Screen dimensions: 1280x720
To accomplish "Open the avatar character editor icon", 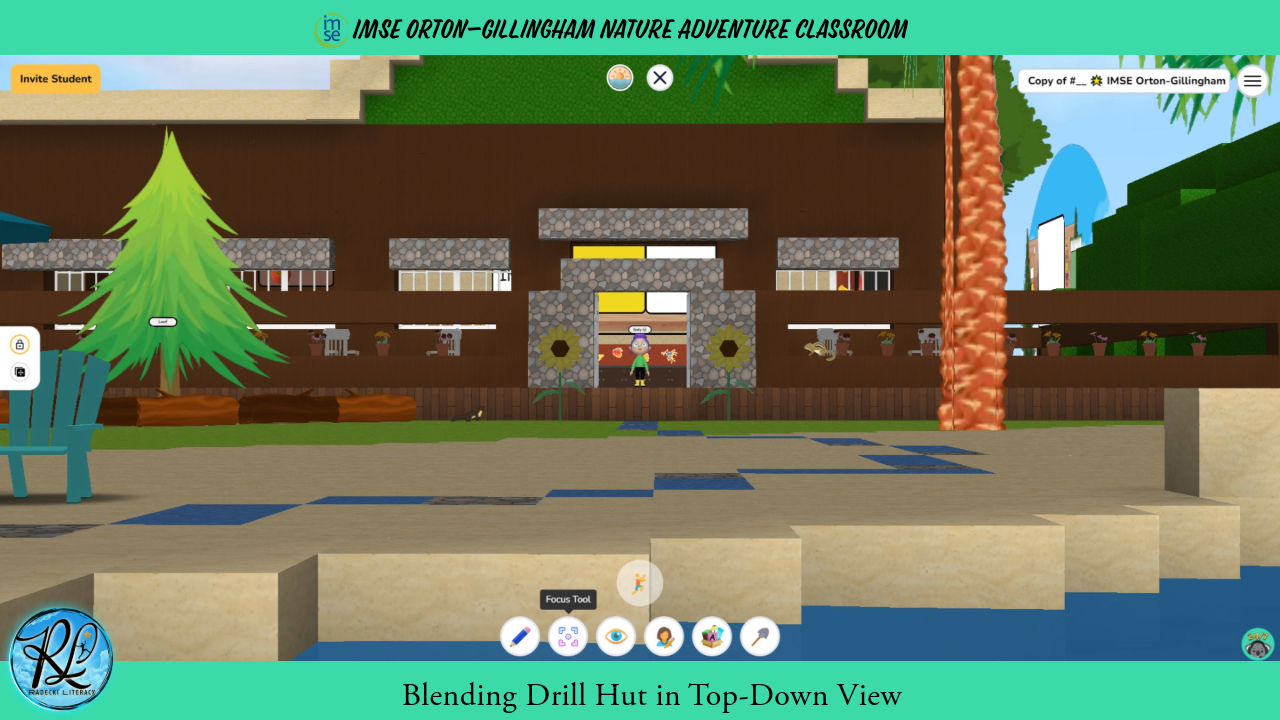I will pos(664,636).
